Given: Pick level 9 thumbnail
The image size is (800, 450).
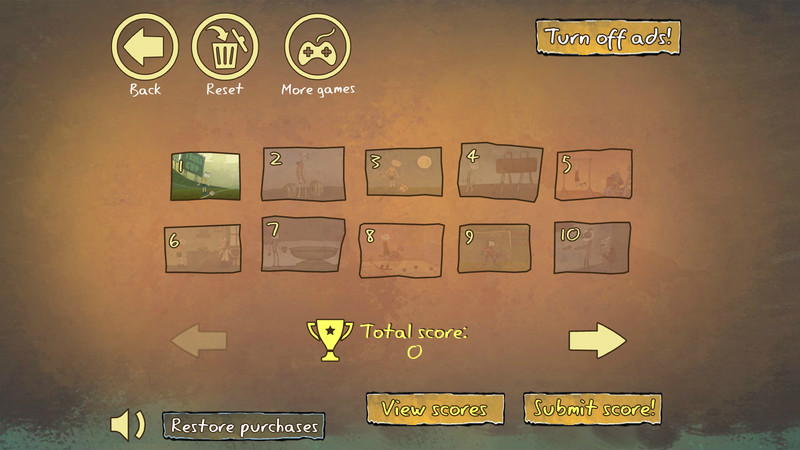Looking at the screenshot, I should tap(494, 249).
